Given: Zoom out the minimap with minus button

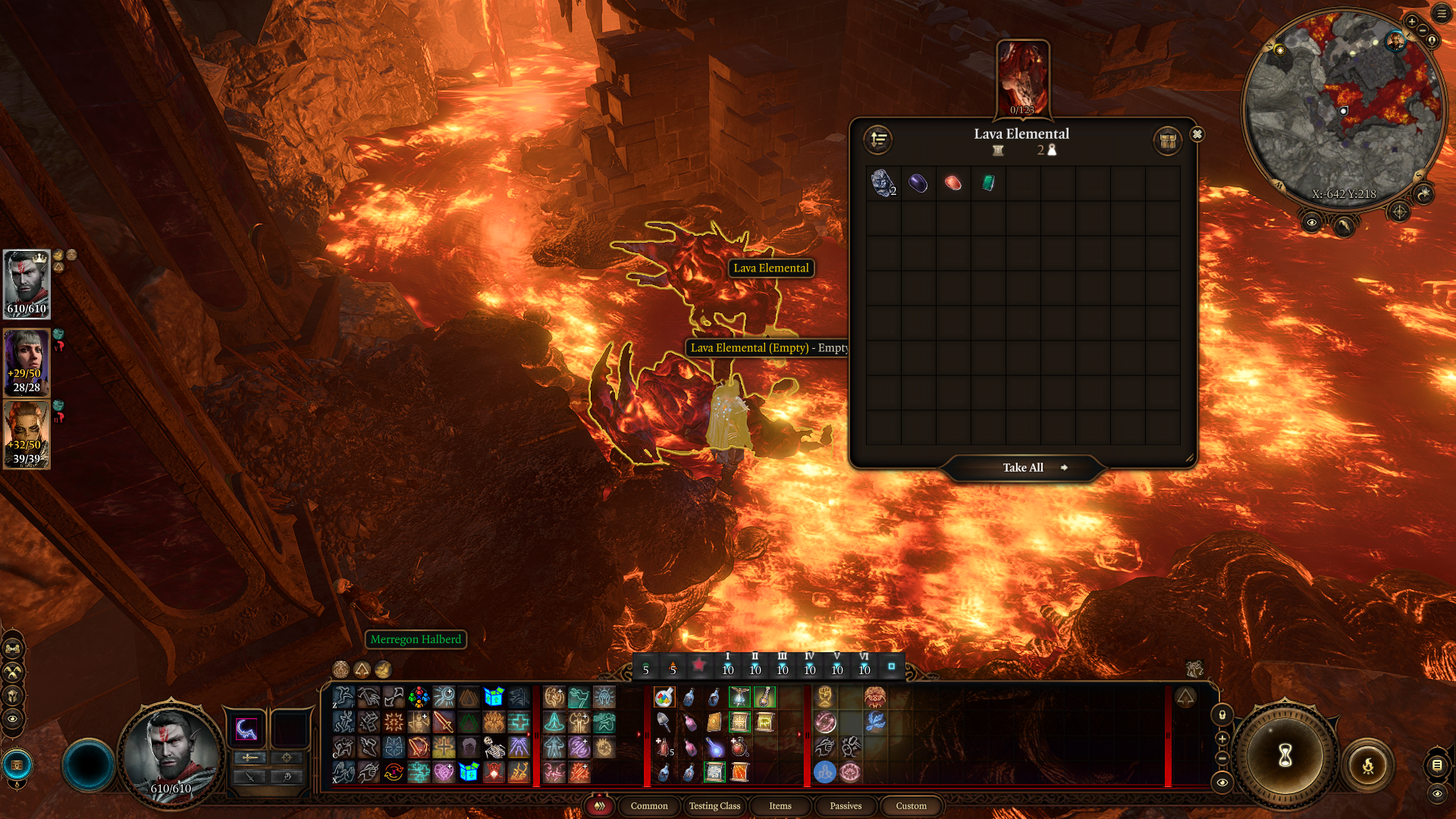Looking at the screenshot, I should 1423,30.
